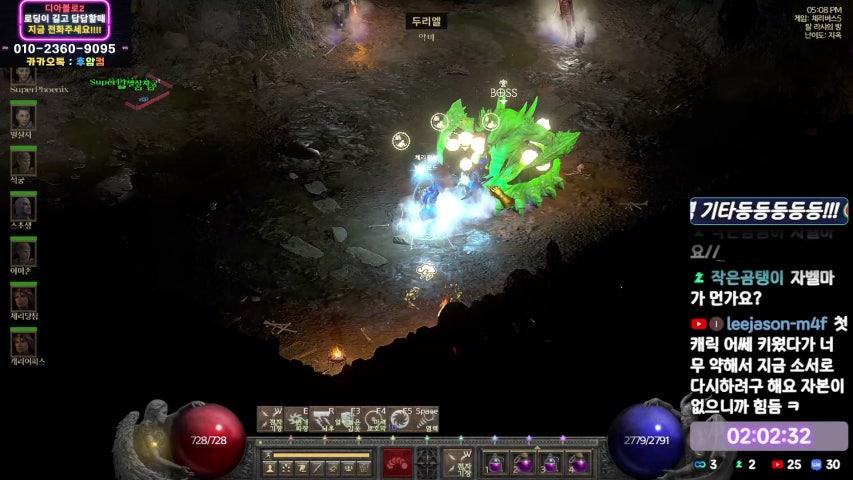853x480 pixels.
Task: Select the bottom party portrait in the list
Action: (22, 343)
